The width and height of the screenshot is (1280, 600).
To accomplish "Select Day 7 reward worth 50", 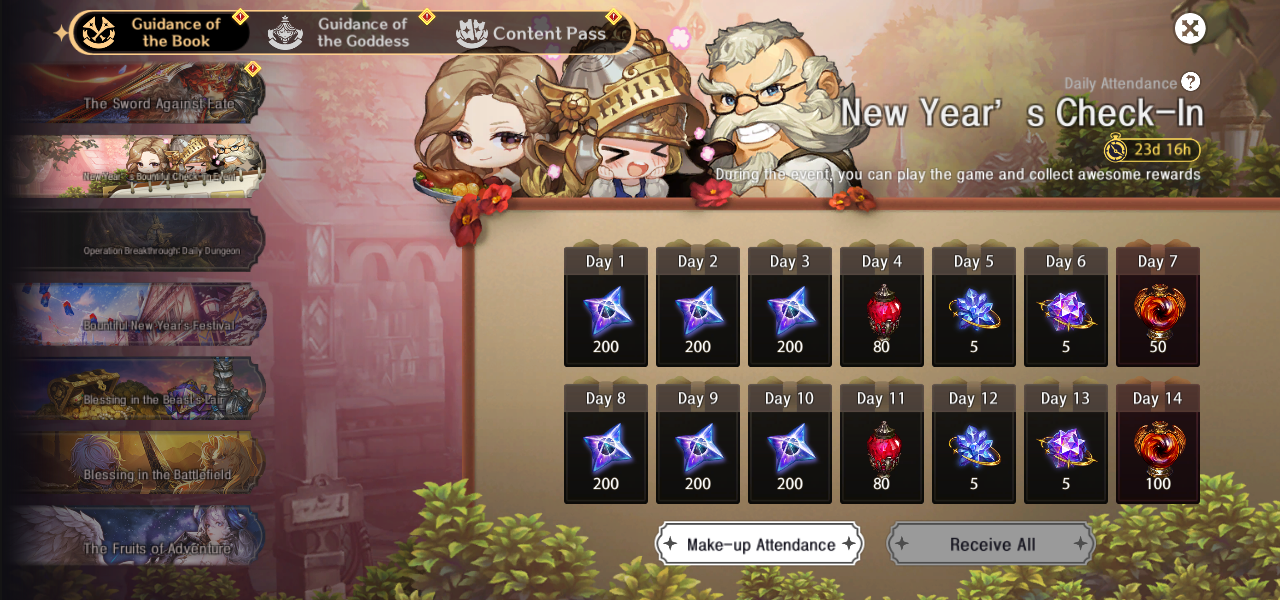I will [x=1158, y=307].
